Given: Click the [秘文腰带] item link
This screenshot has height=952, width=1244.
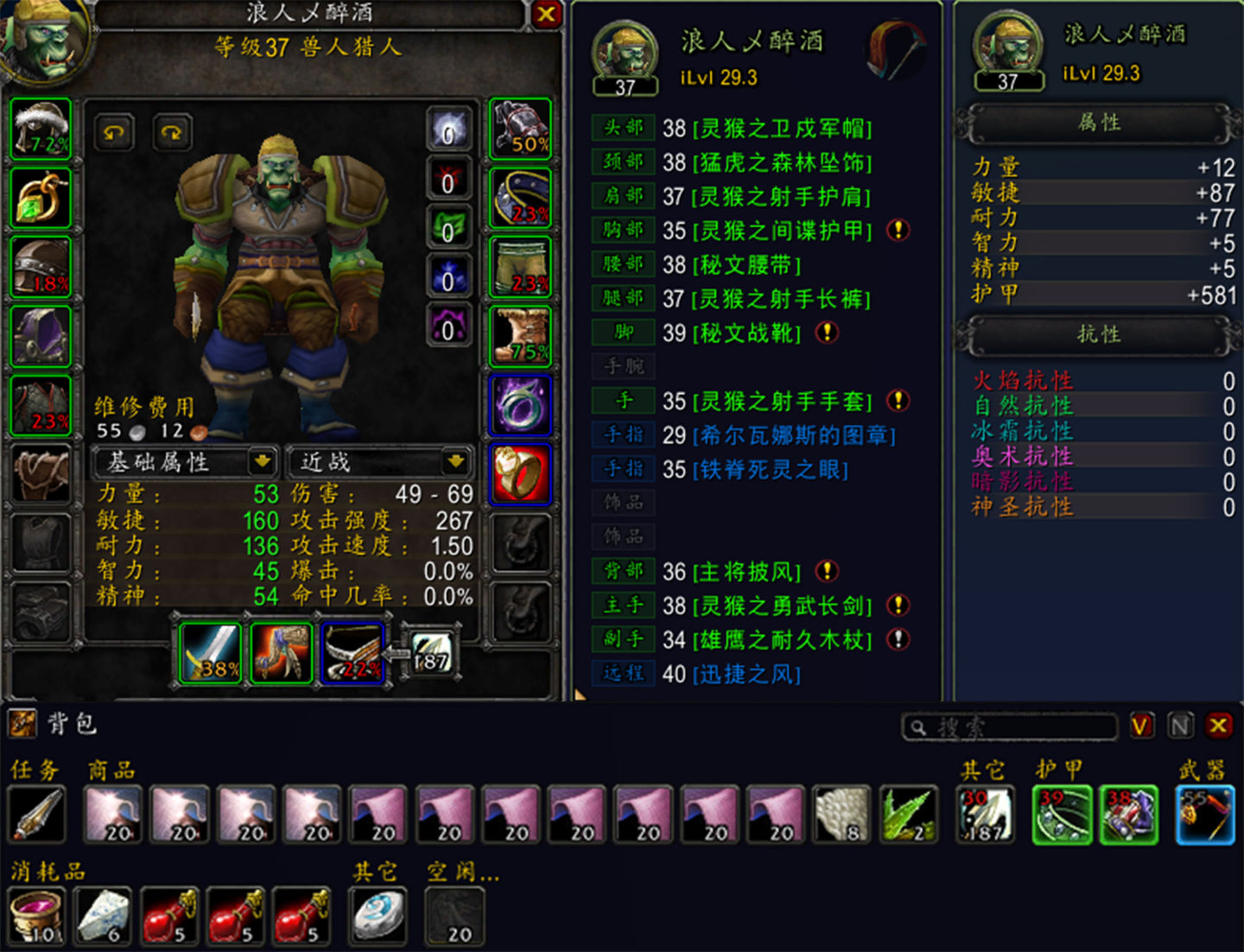Looking at the screenshot, I should [x=748, y=265].
